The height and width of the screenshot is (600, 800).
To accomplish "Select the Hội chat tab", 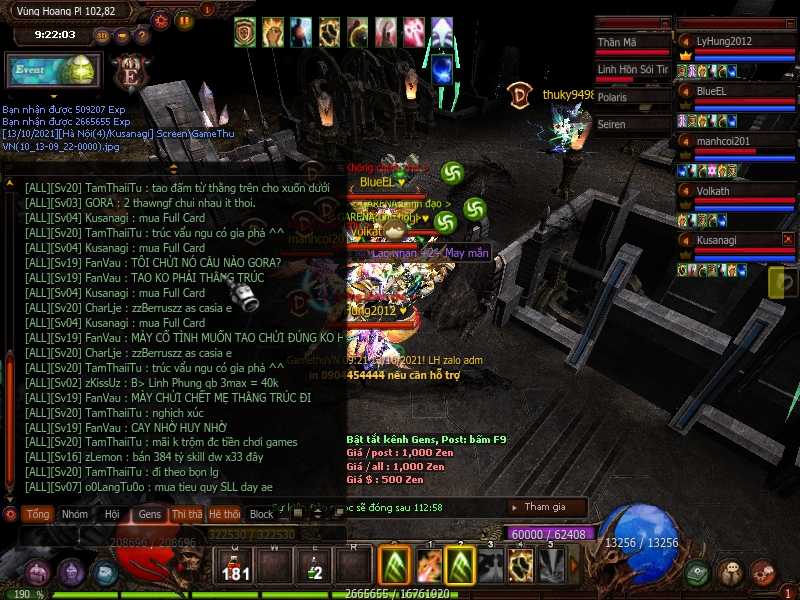I will pos(111,514).
